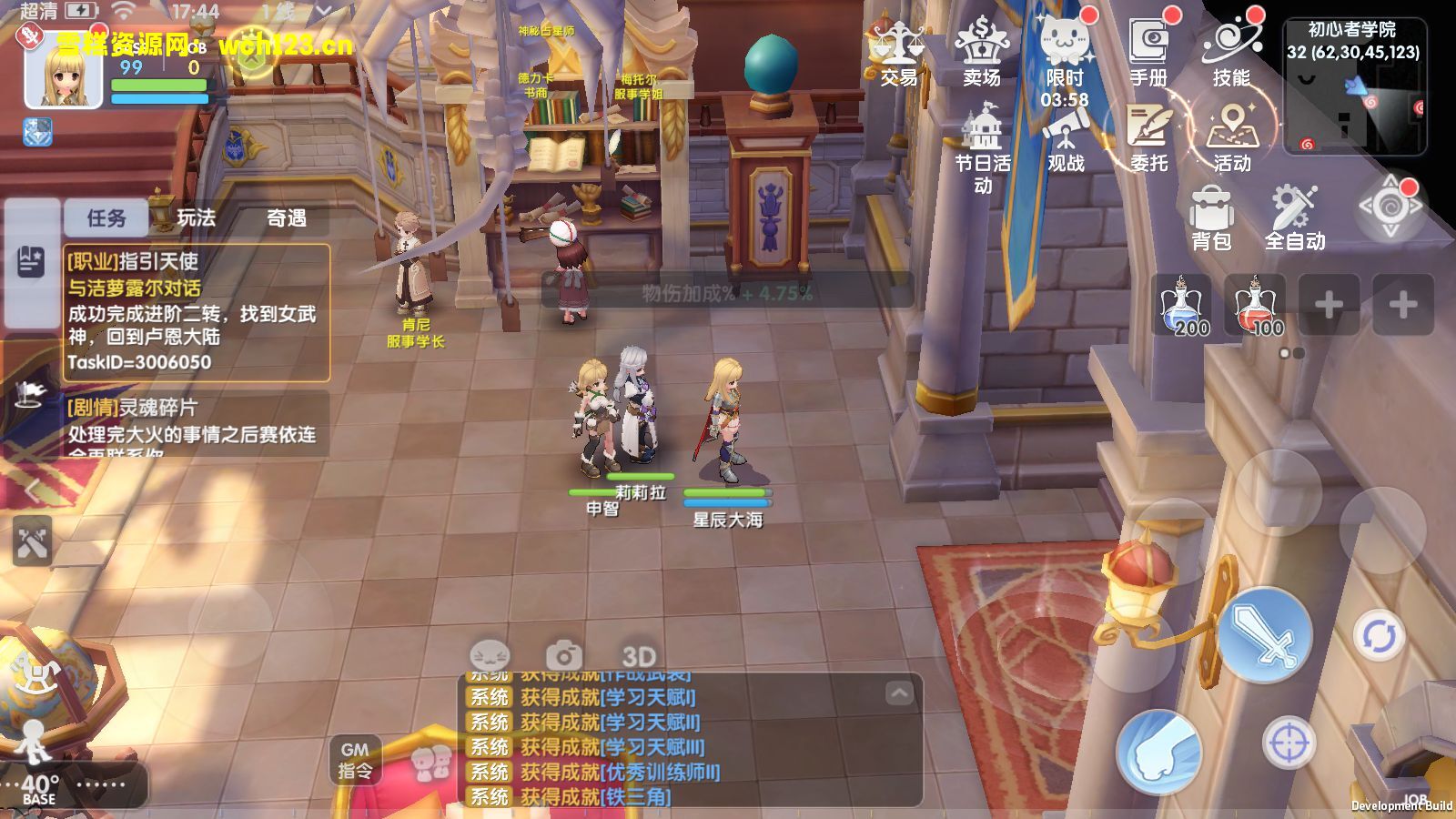Screen dimensions: 1456x819
Task: Open 观战 spectate mode
Action: 1067,136
